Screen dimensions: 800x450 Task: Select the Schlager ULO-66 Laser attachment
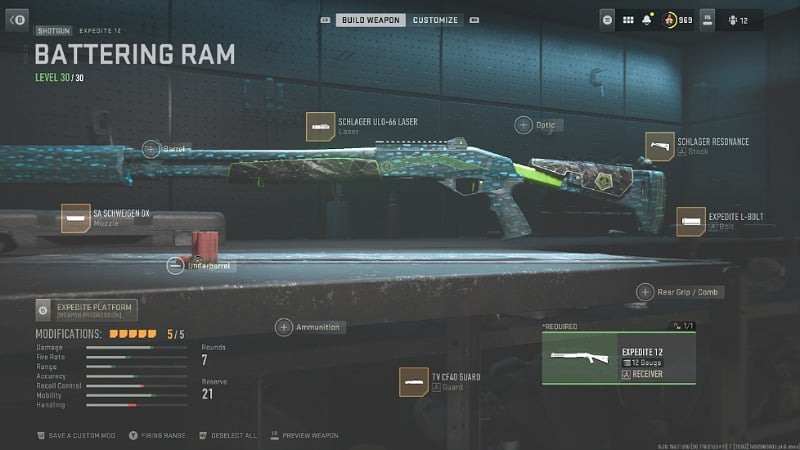(x=320, y=127)
